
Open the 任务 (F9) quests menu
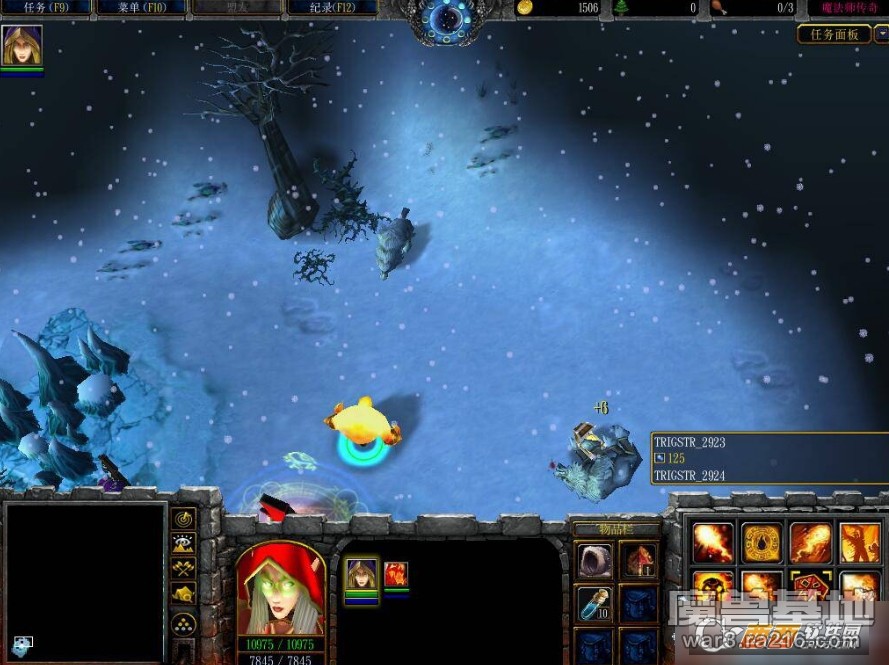(45, 8)
